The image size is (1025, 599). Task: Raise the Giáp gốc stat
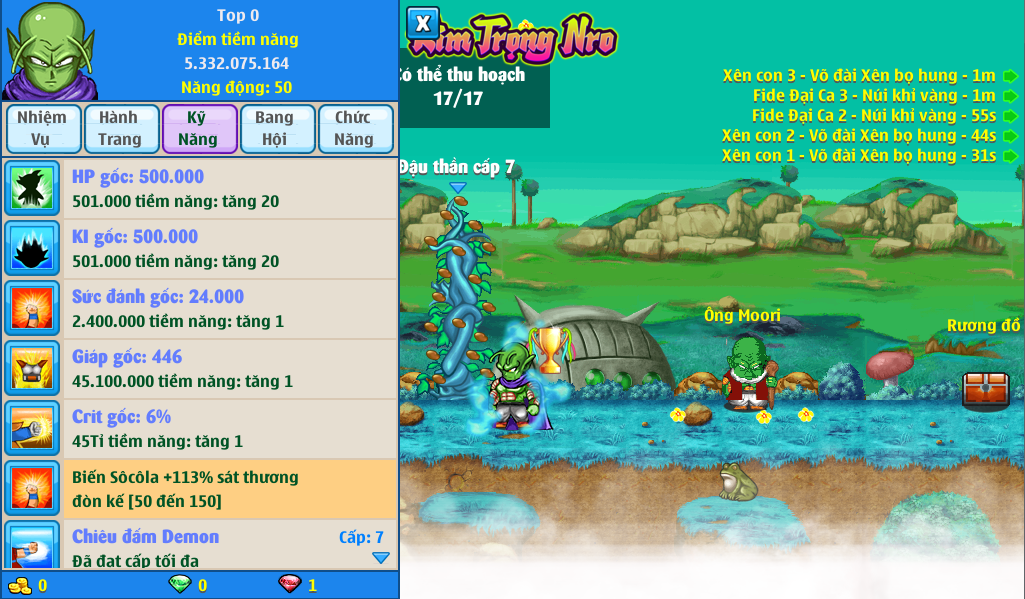point(200,369)
